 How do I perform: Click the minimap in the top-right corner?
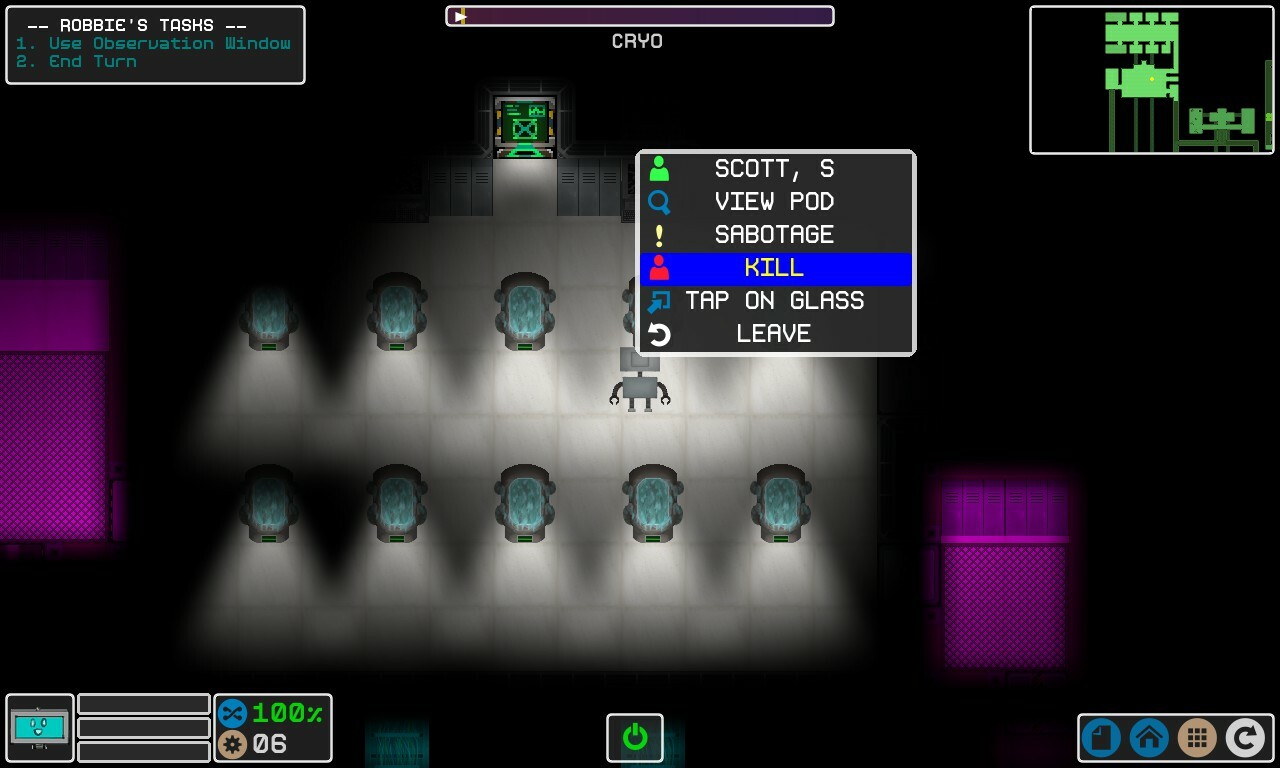click(1152, 80)
